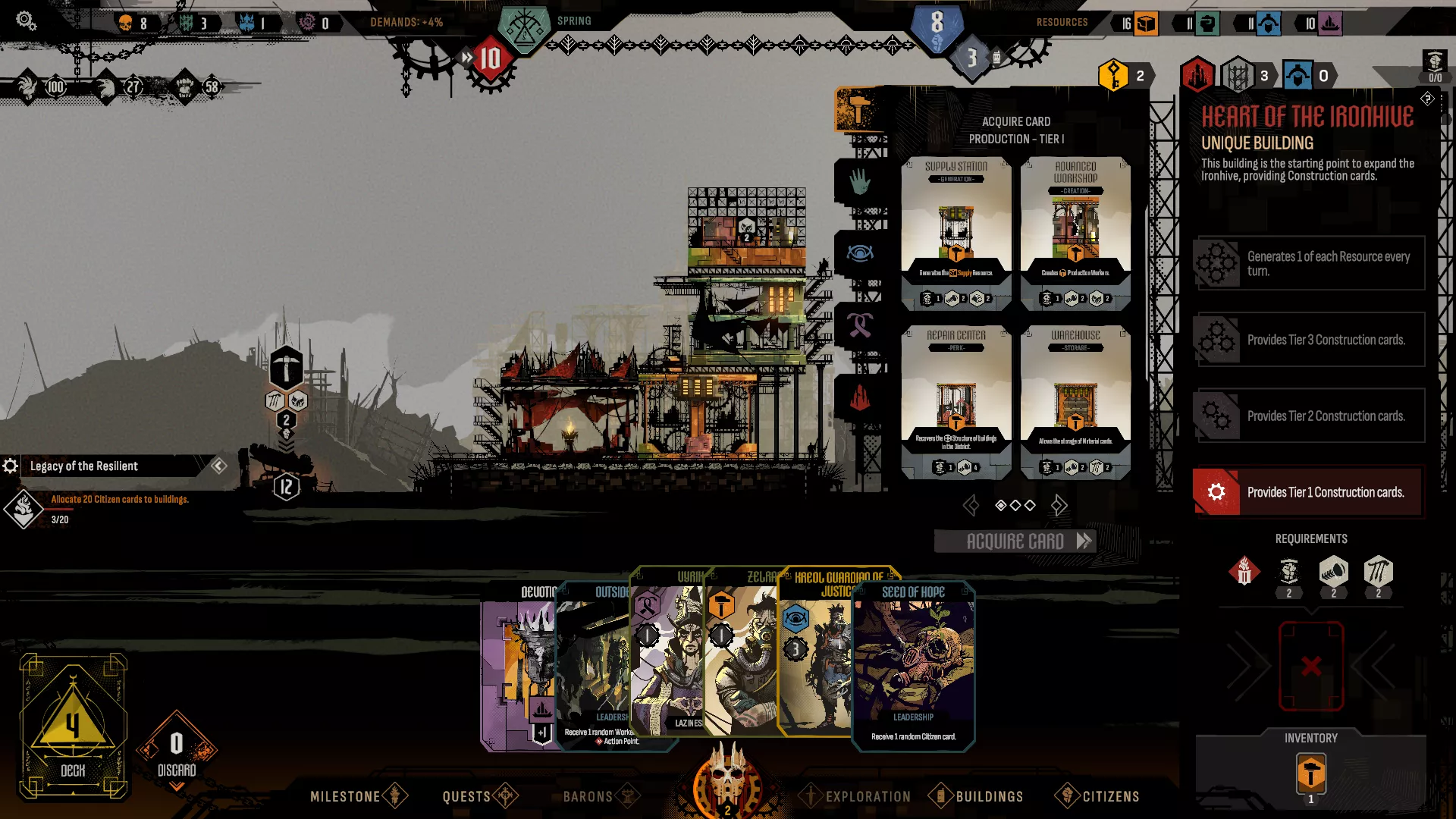1456x819 pixels.
Task: Switch to the BUILDINGS tab
Action: 990,796
